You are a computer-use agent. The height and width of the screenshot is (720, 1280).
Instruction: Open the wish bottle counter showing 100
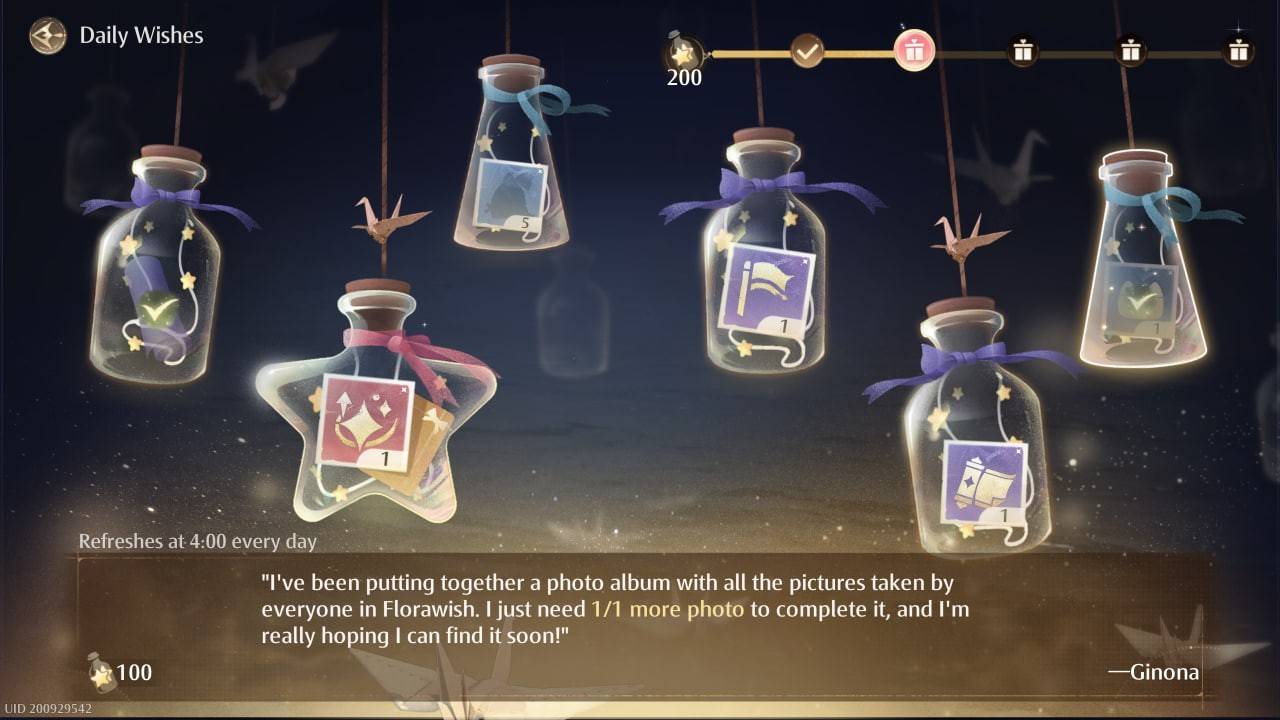pos(115,673)
